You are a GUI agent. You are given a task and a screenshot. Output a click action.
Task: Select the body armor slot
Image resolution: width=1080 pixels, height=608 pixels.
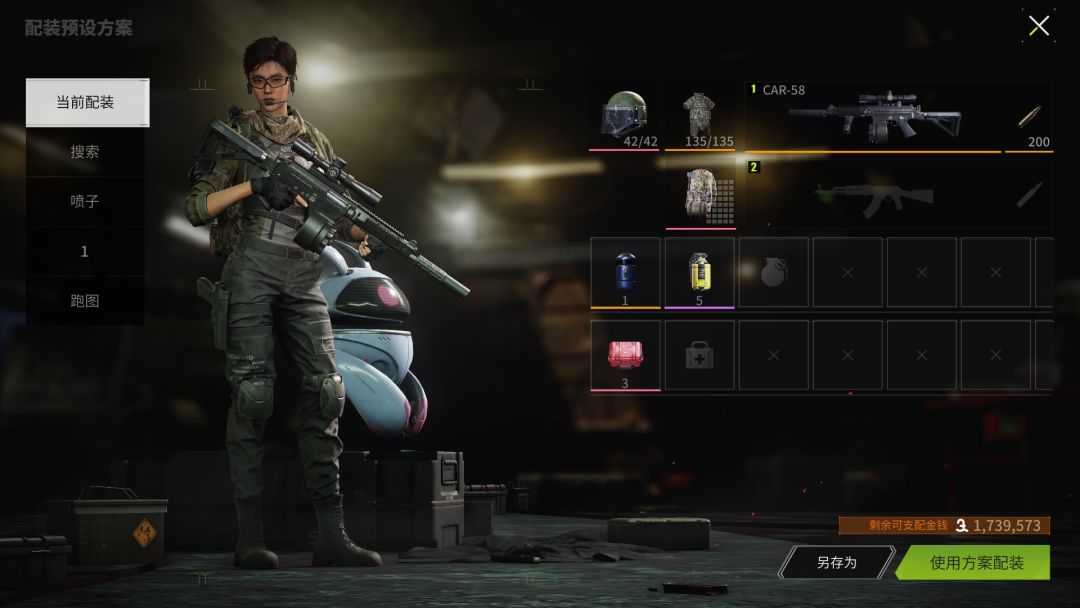pos(699,116)
